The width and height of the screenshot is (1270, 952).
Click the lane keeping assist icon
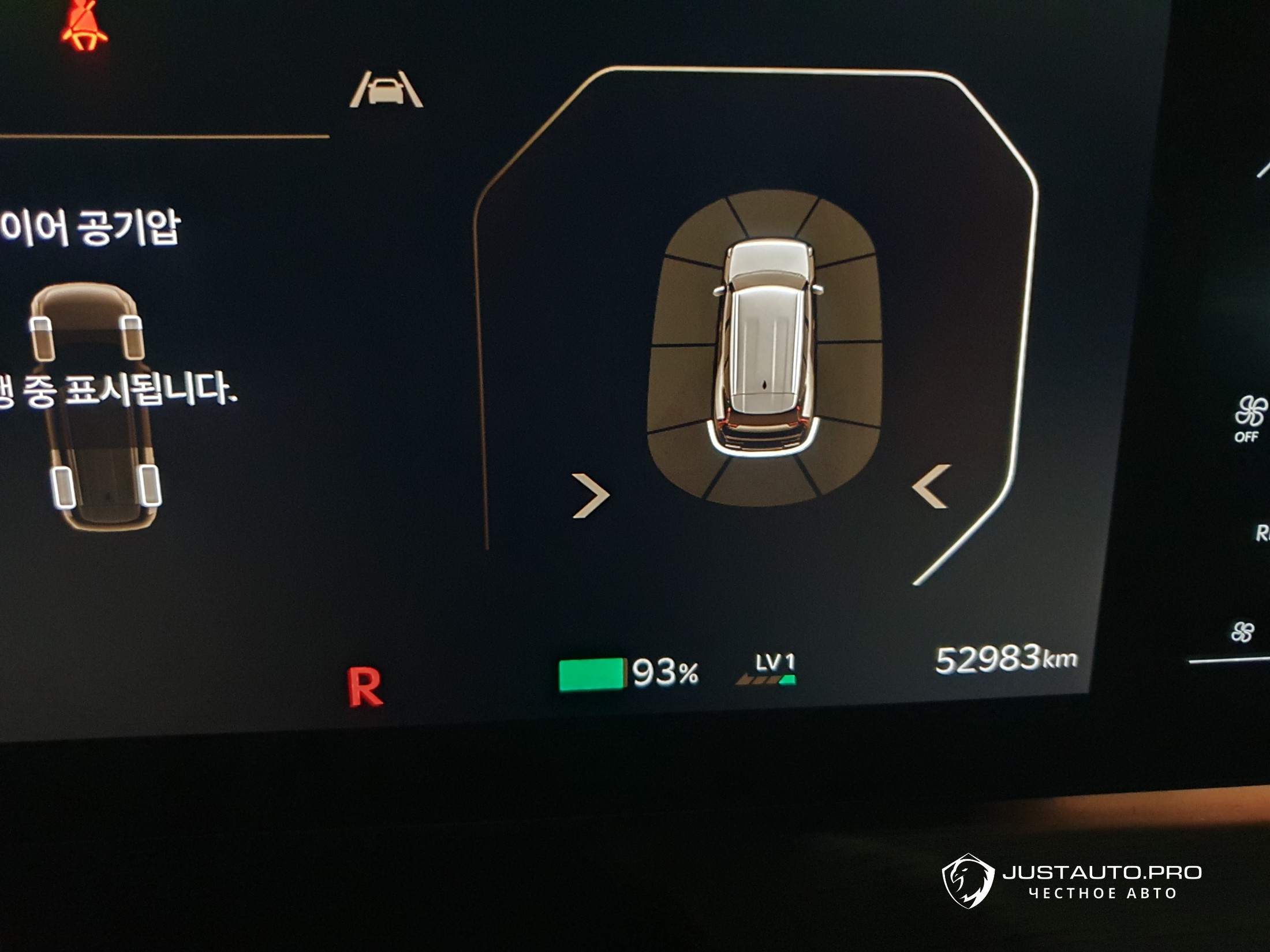(x=386, y=89)
